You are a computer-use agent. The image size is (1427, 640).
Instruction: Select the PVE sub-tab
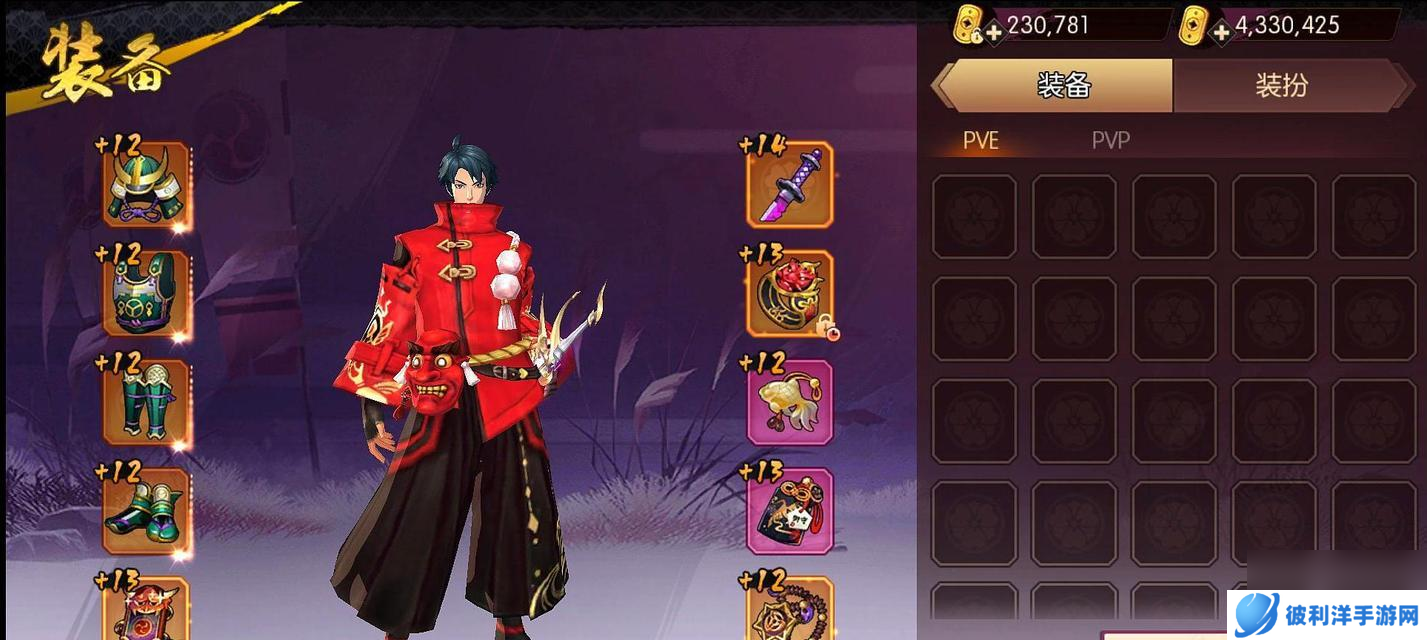980,141
